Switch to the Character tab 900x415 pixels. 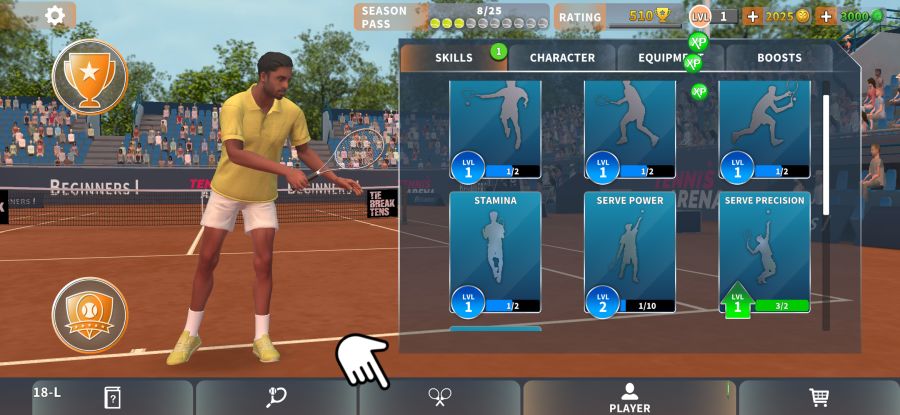(562, 58)
